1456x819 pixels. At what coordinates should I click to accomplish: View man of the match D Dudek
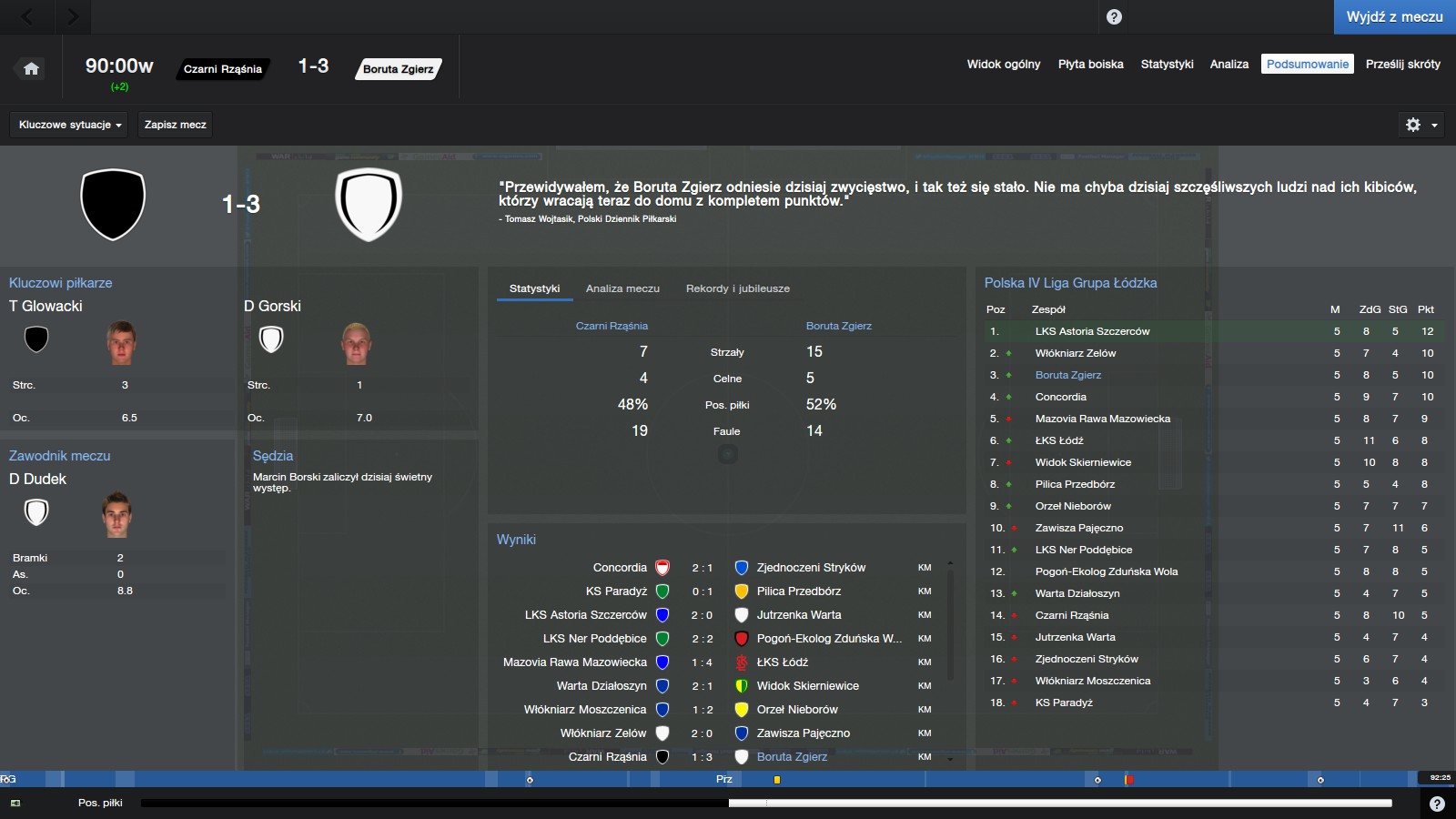tap(37, 479)
